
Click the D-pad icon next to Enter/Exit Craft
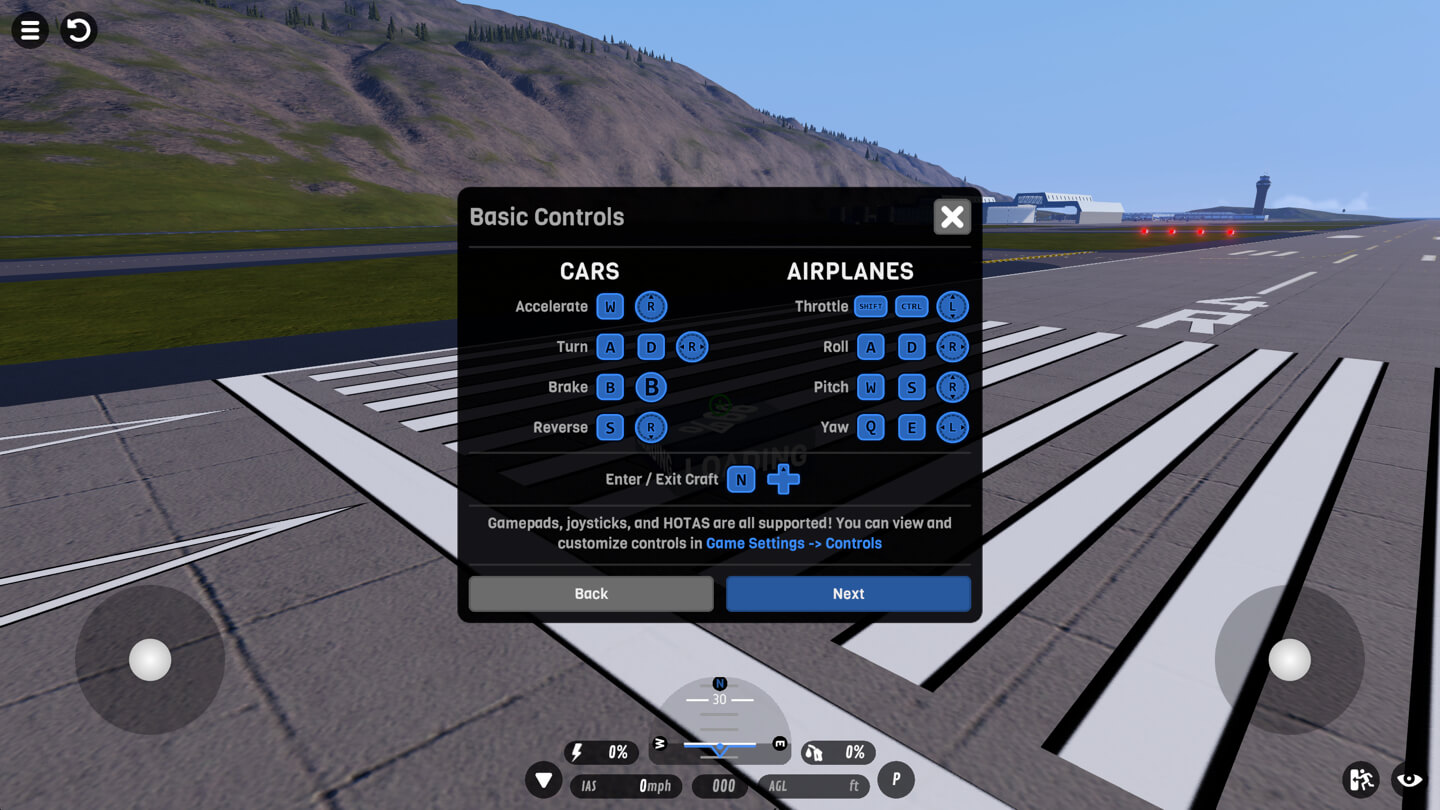coord(785,480)
